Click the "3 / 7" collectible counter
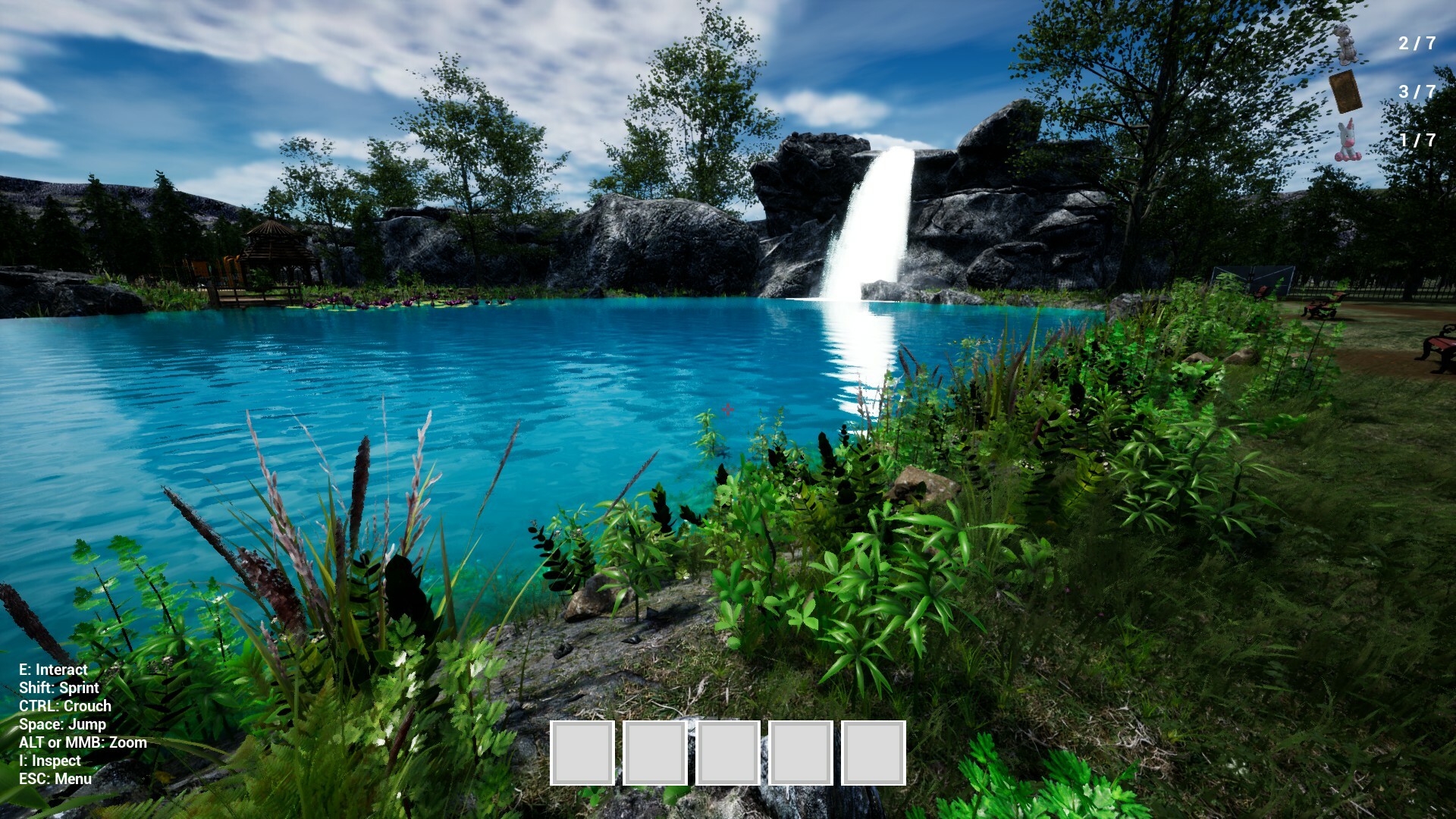1456x819 pixels. pyautogui.click(x=1417, y=91)
